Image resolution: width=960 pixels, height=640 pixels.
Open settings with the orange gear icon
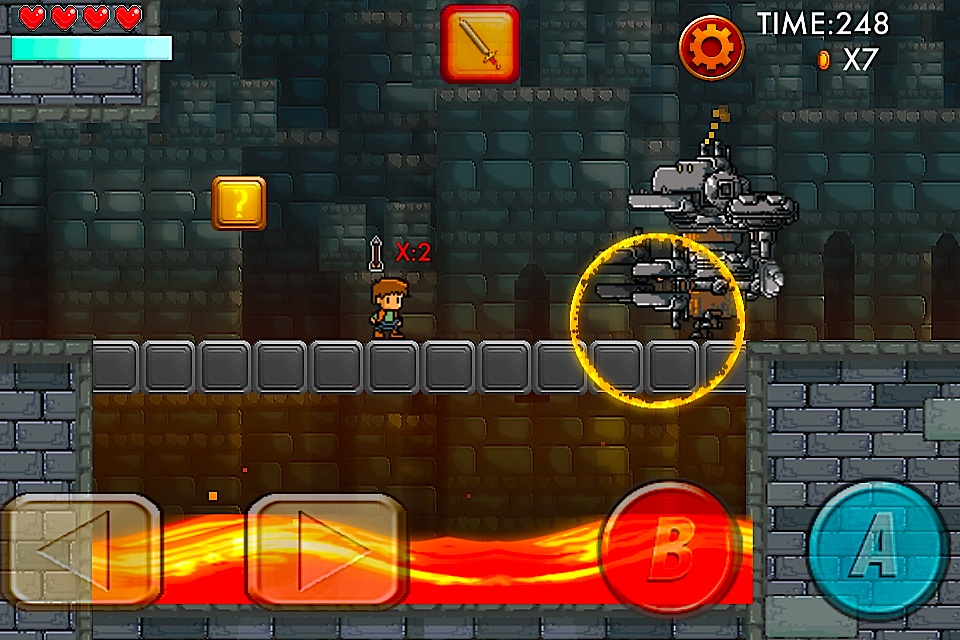point(711,47)
